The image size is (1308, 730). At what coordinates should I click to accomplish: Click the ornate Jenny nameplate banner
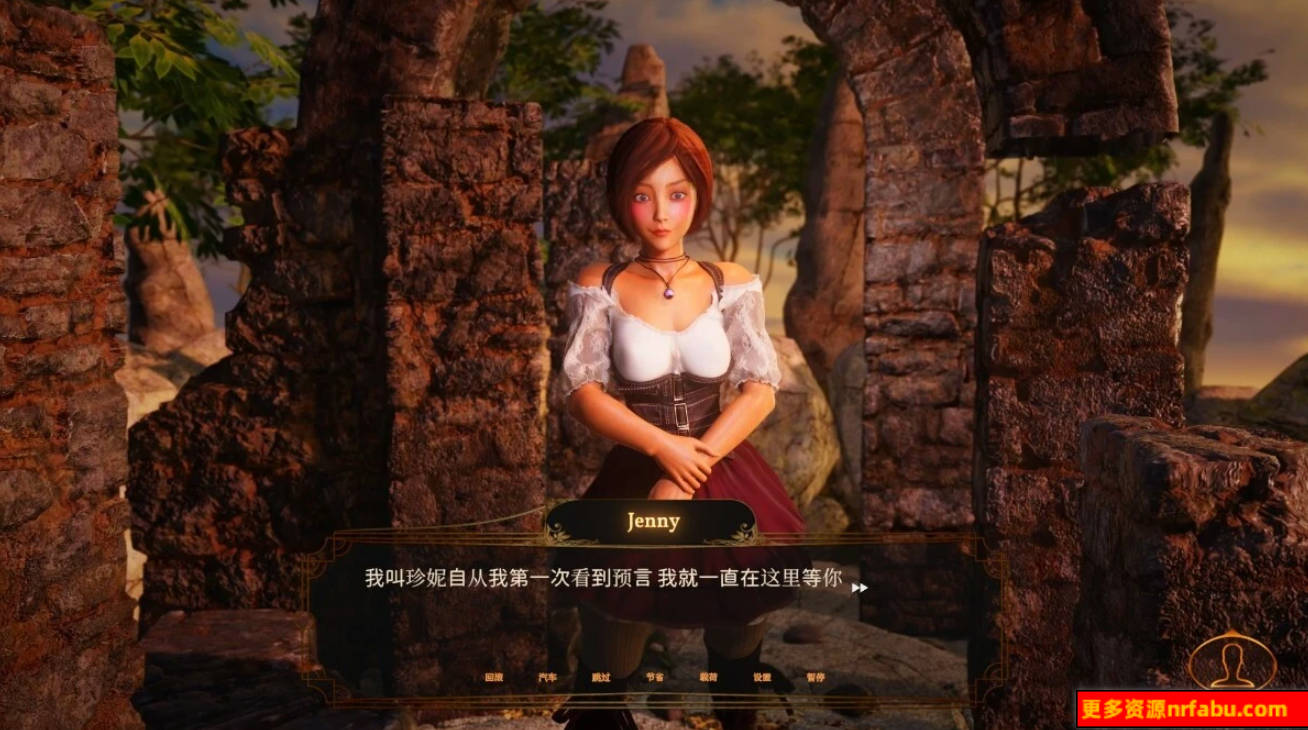651,521
